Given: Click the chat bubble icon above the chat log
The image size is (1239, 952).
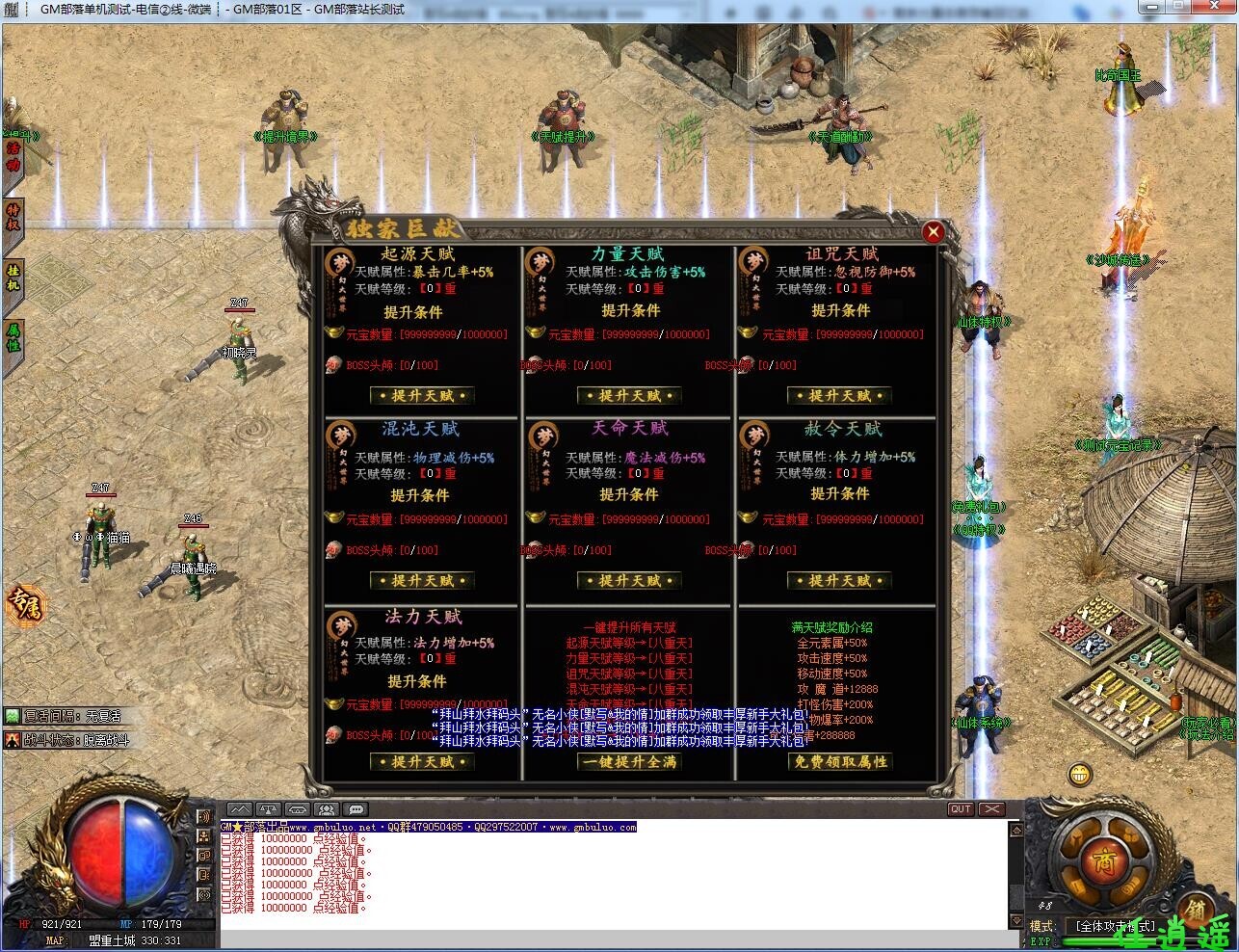Looking at the screenshot, I should coord(356,809).
